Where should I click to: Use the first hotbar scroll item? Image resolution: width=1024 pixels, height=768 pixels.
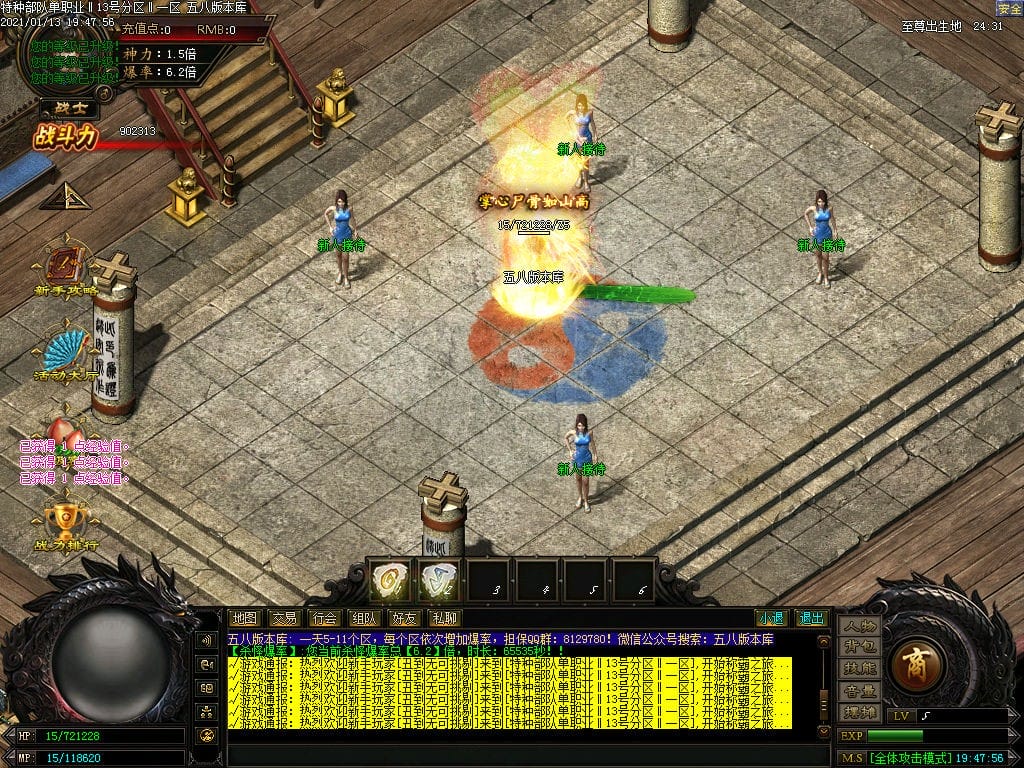tap(390, 581)
